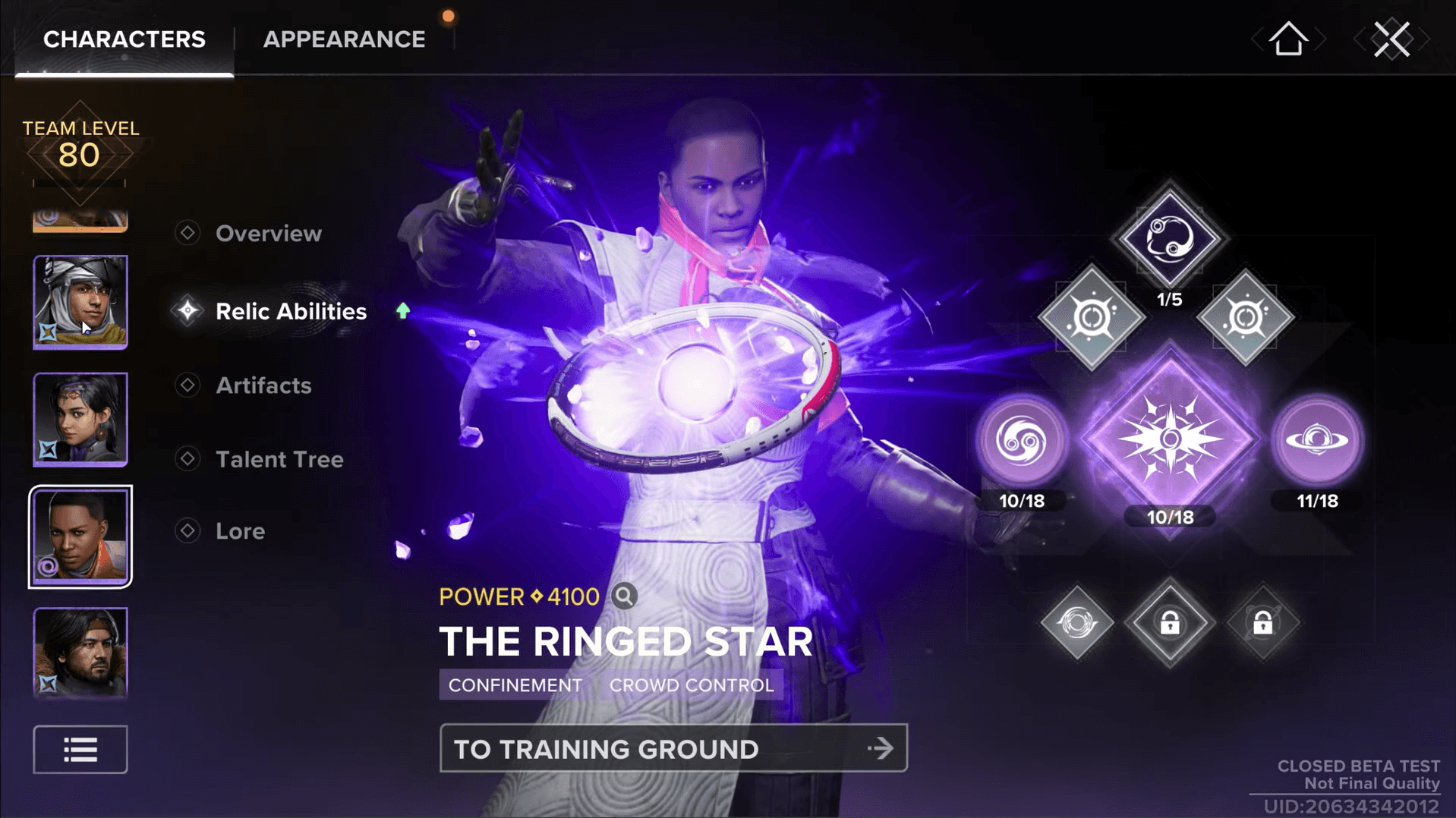Open the Overview section

click(268, 234)
